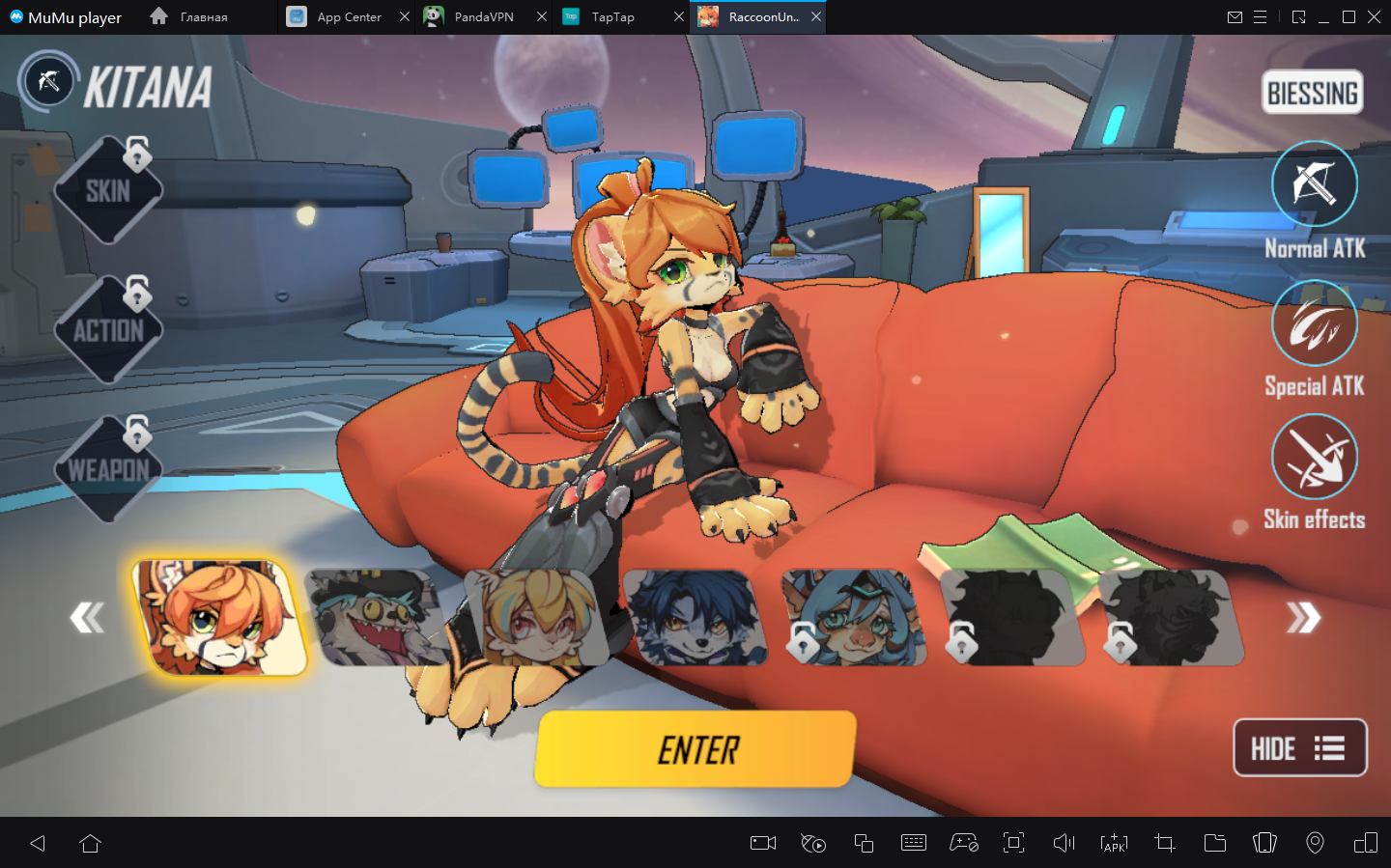Select the blonde cat character portrait
This screenshot has width=1391, height=868.
click(x=536, y=618)
